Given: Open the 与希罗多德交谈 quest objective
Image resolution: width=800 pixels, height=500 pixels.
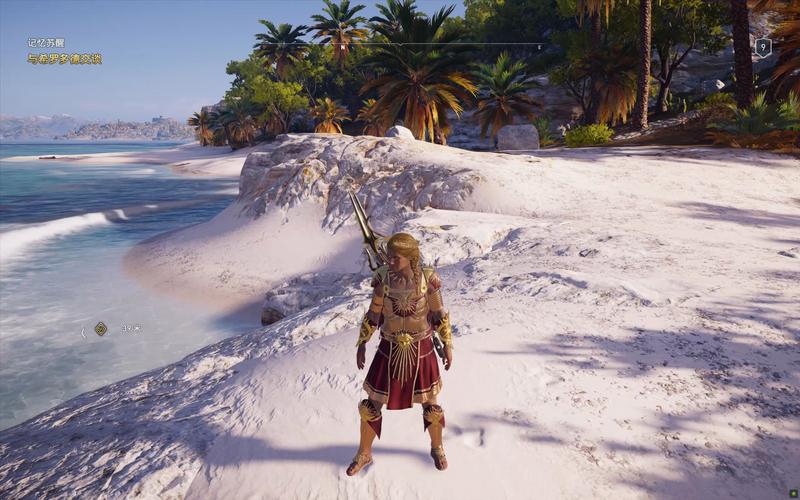Looking at the screenshot, I should tap(64, 59).
